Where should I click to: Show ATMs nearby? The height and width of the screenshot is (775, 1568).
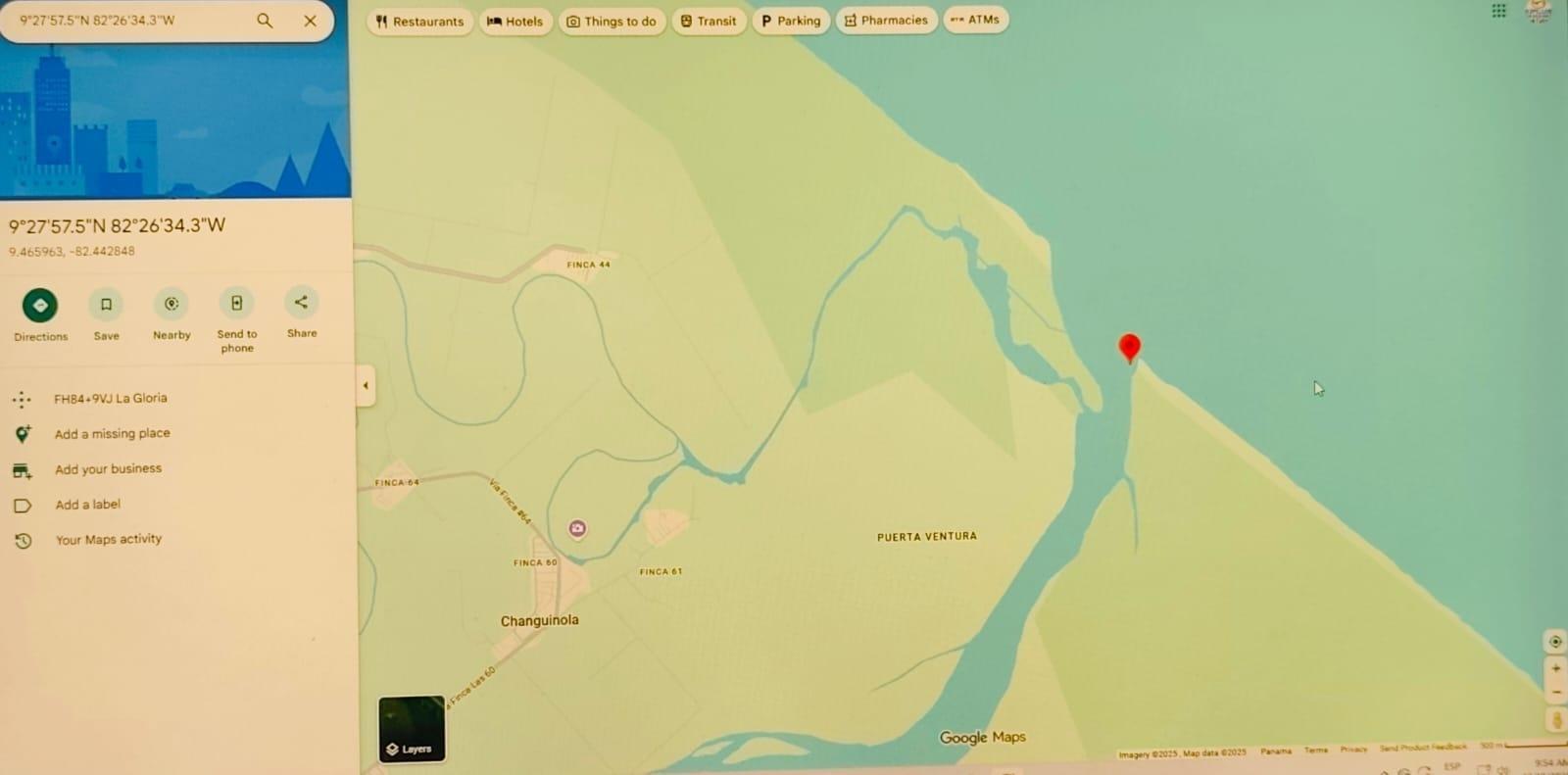(x=975, y=20)
